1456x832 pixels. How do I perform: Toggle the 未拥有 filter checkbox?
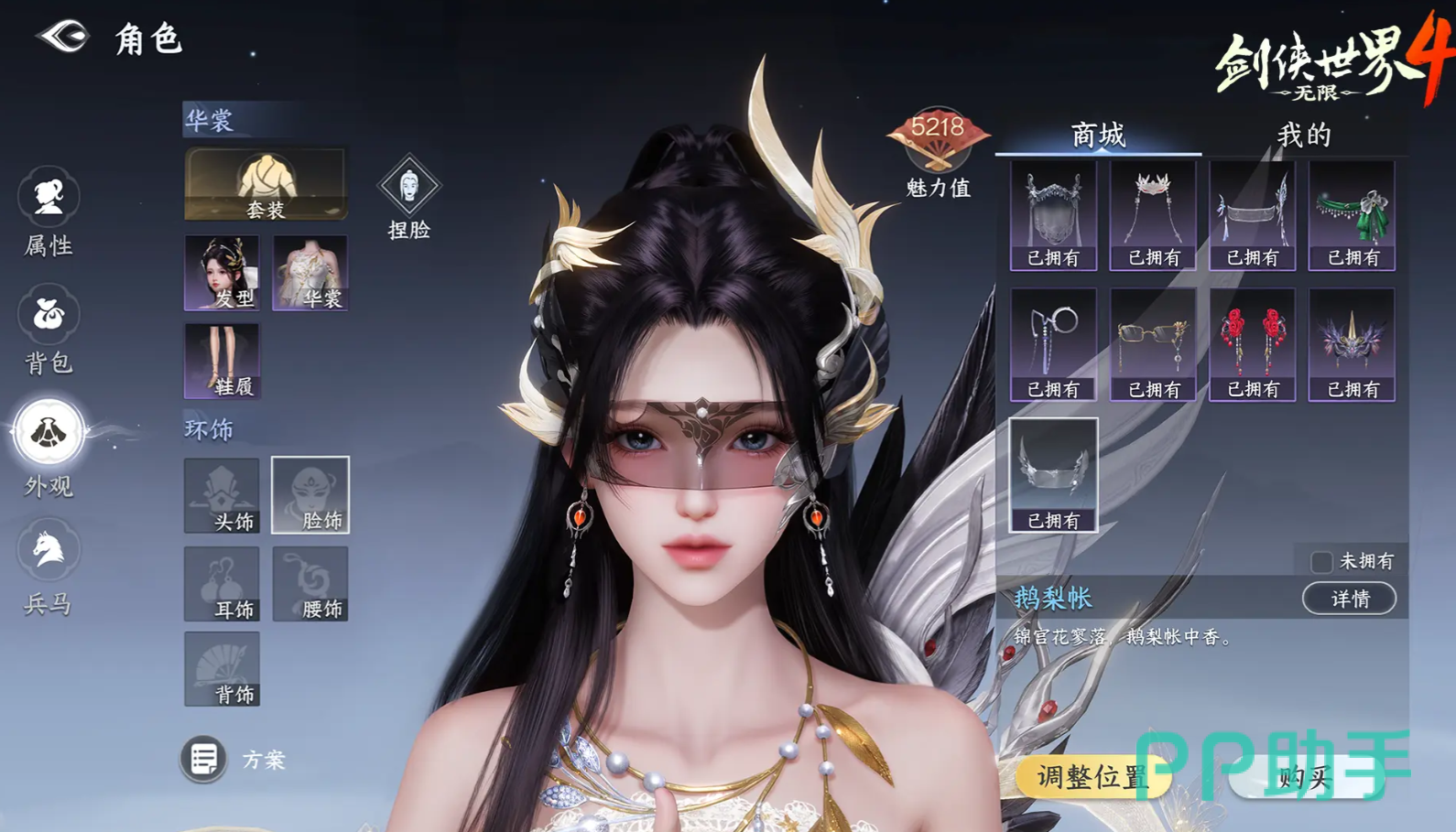click(1321, 561)
